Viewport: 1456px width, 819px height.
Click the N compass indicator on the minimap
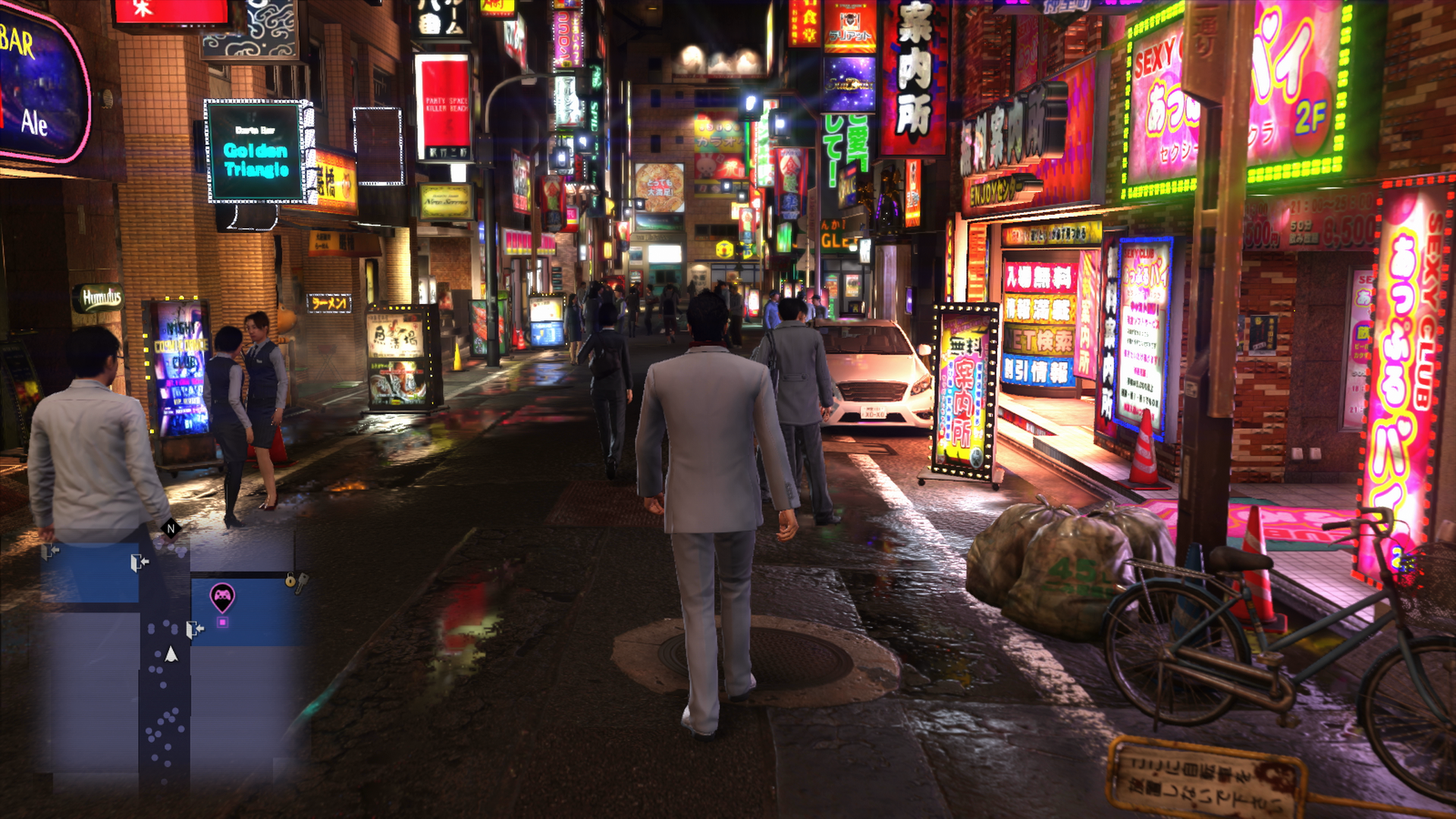[x=171, y=529]
